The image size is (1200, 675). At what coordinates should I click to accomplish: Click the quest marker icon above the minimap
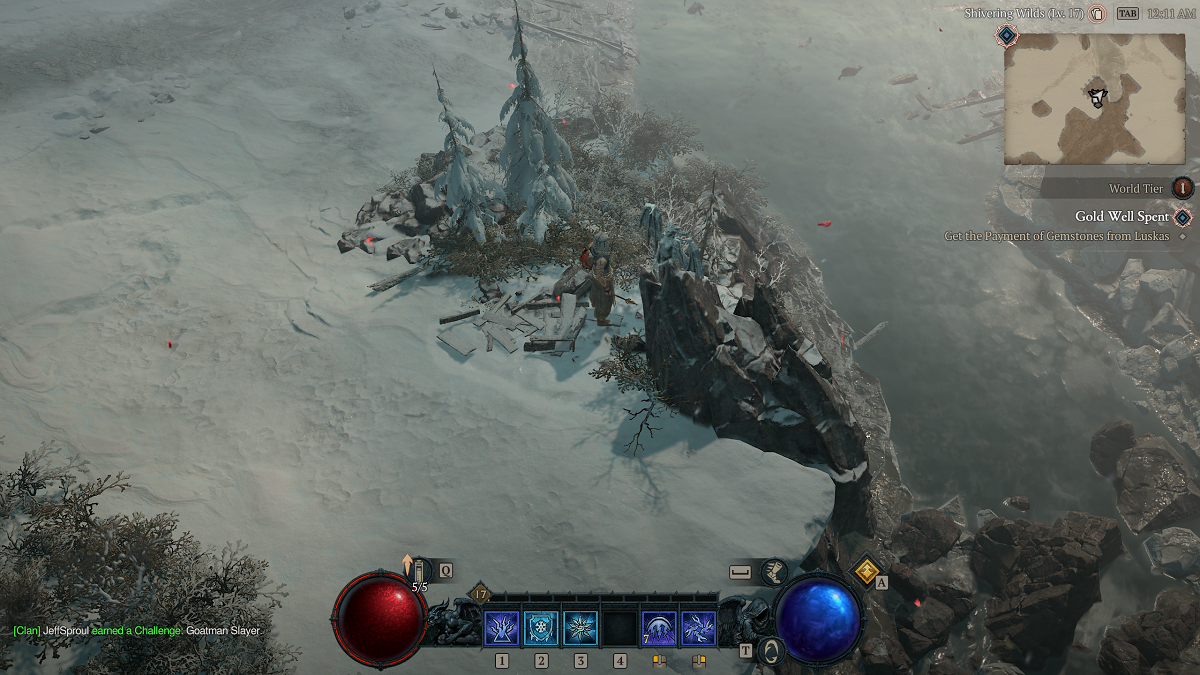pos(1007,36)
